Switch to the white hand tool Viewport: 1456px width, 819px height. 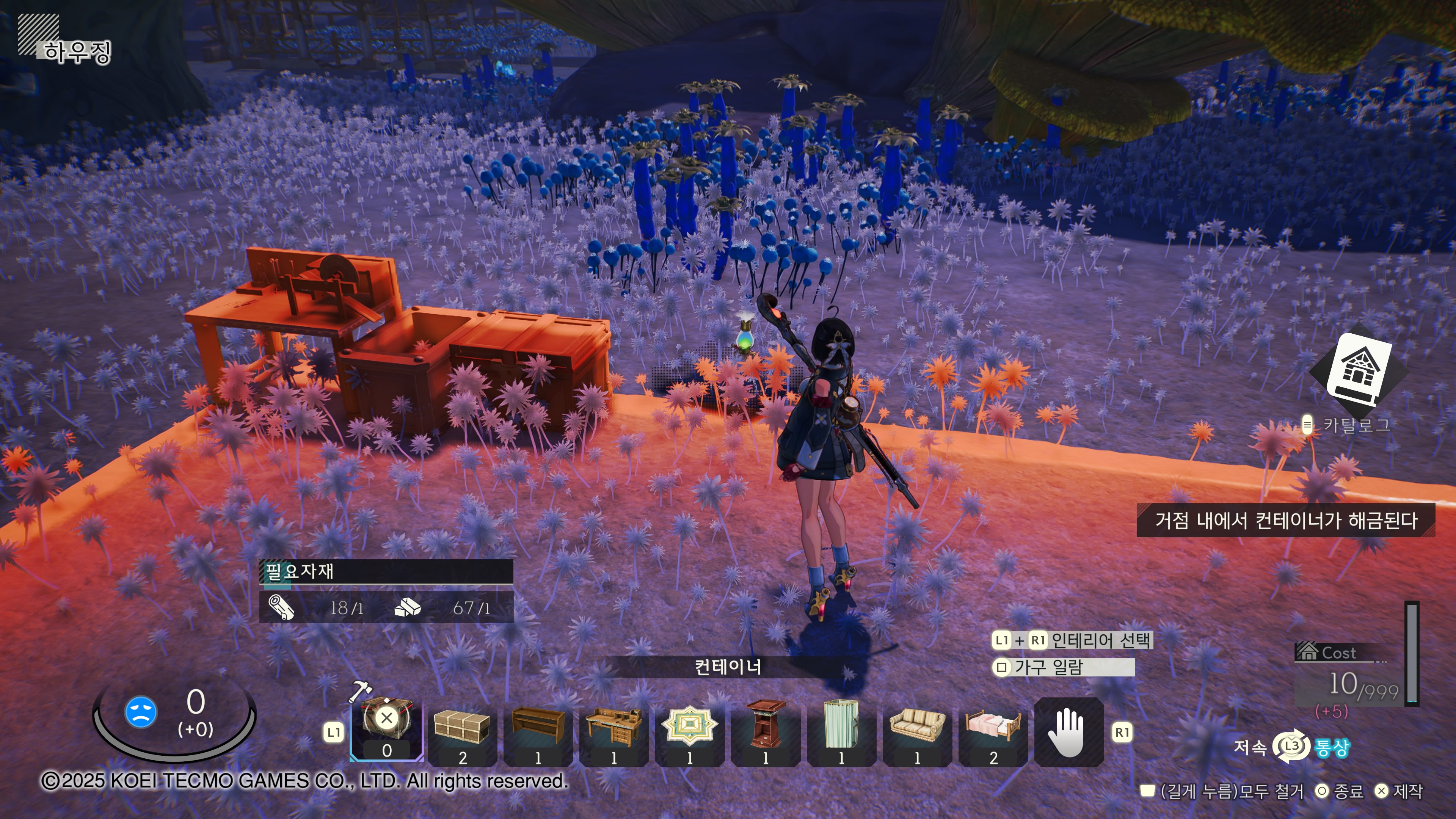[1068, 732]
